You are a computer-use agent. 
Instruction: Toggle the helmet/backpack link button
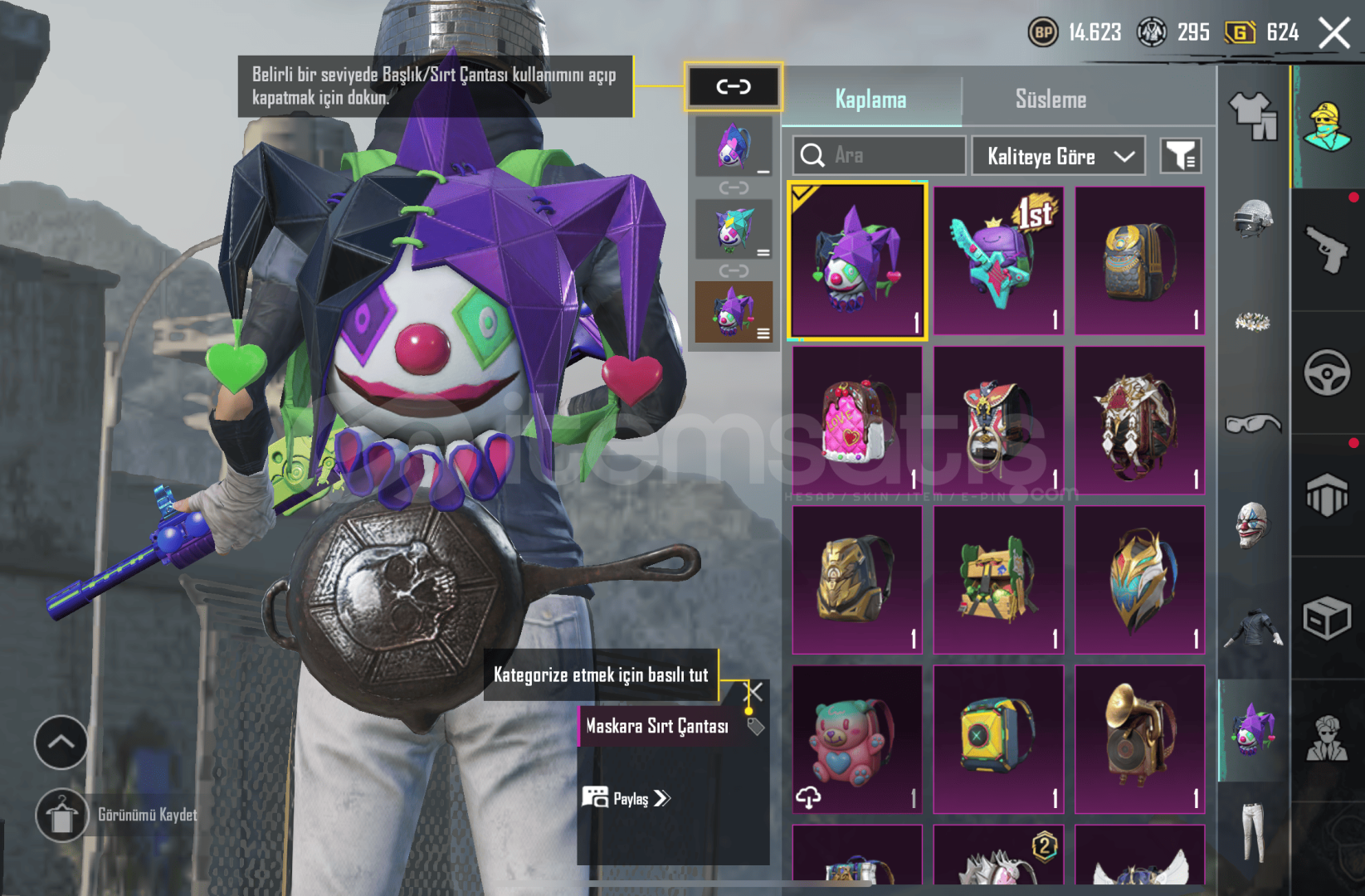point(734,86)
